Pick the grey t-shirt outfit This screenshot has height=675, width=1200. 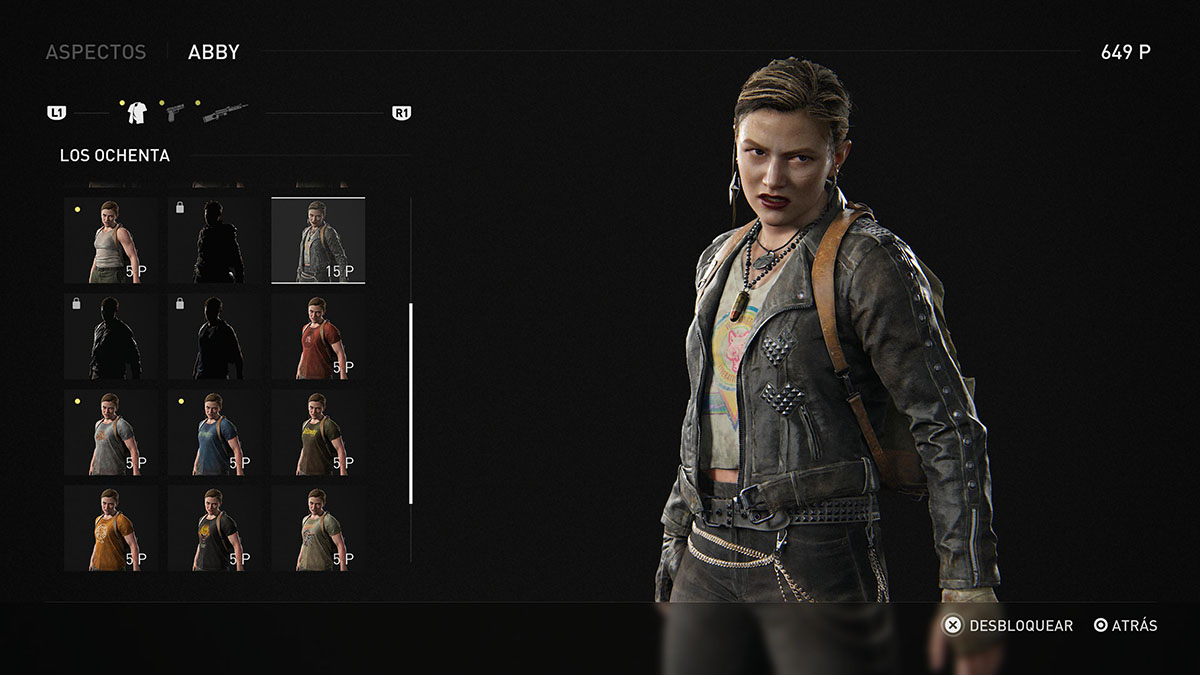[110, 432]
